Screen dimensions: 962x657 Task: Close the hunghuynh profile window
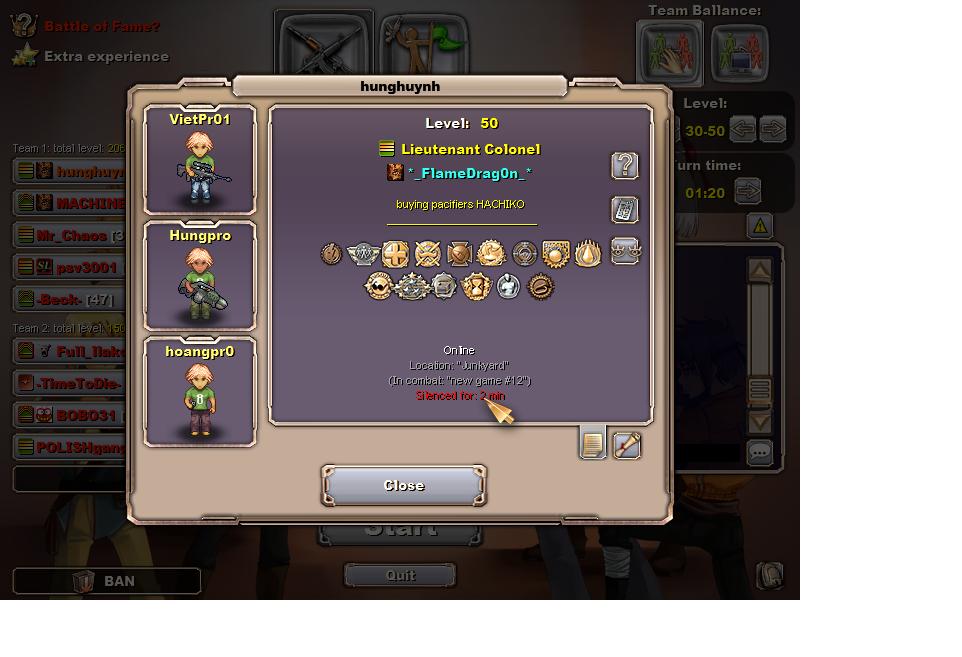404,486
